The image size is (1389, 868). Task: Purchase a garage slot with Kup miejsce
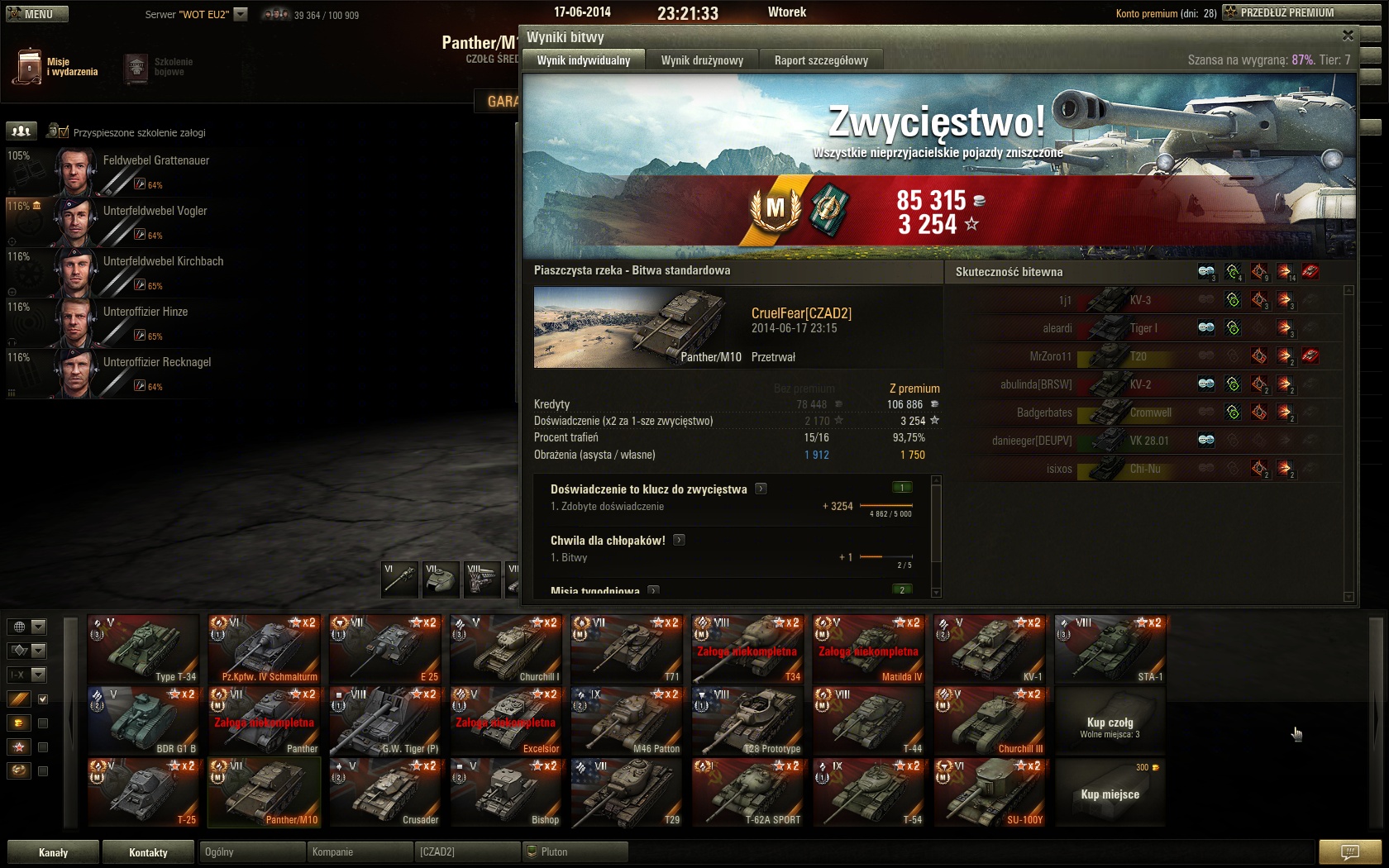[1110, 794]
